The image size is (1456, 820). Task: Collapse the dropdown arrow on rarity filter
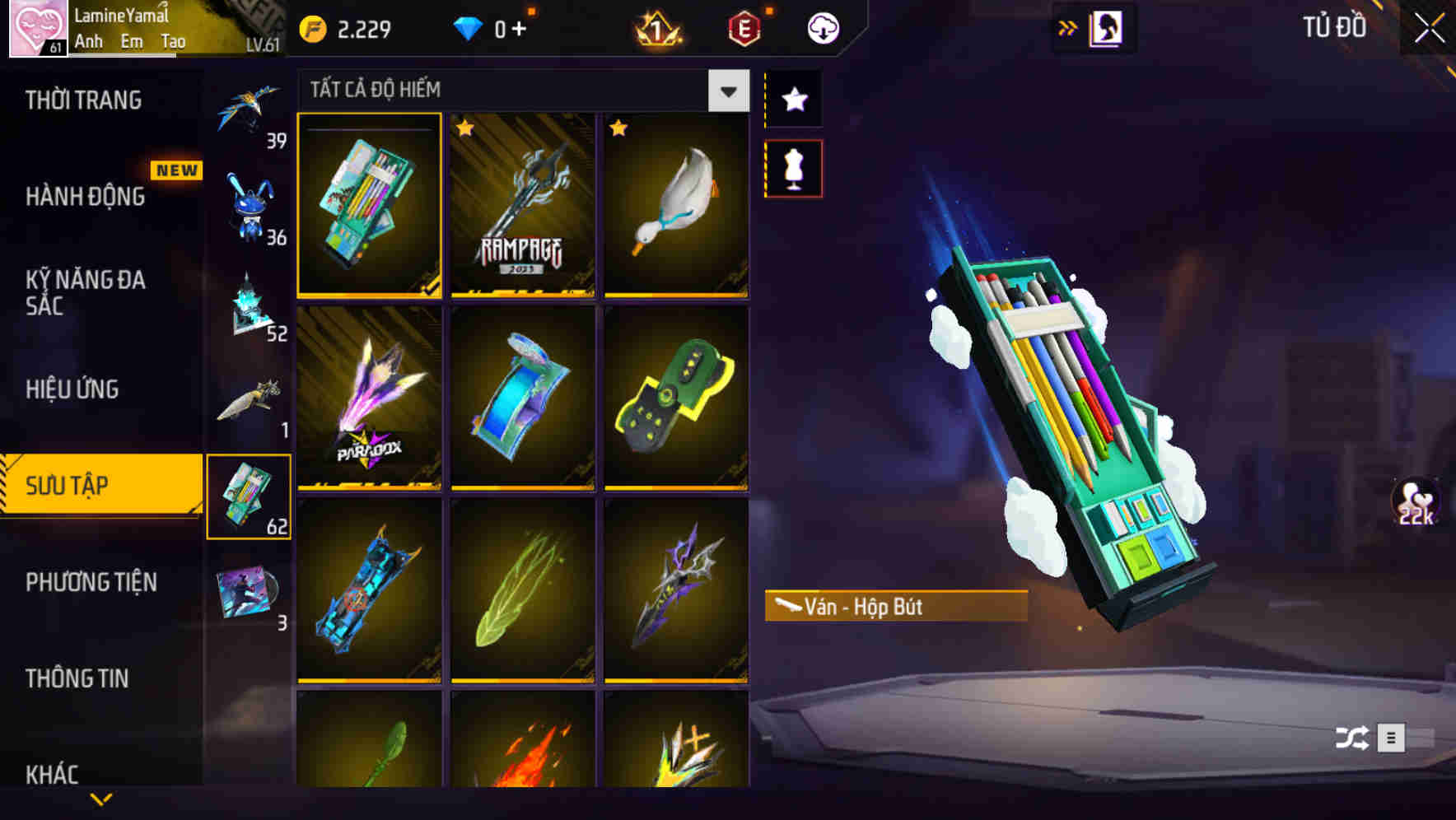[726, 91]
